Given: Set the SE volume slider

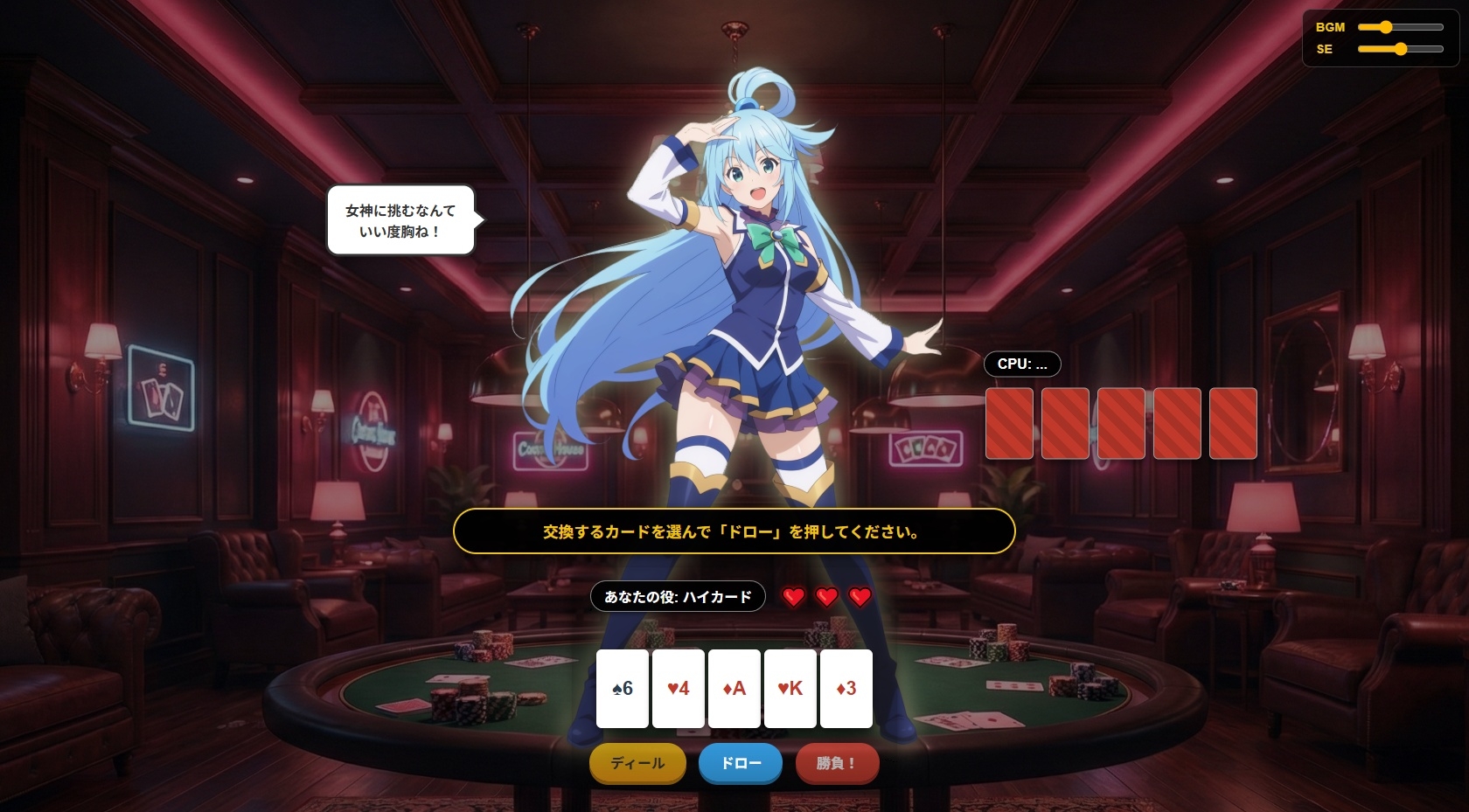Looking at the screenshot, I should click(x=1400, y=49).
